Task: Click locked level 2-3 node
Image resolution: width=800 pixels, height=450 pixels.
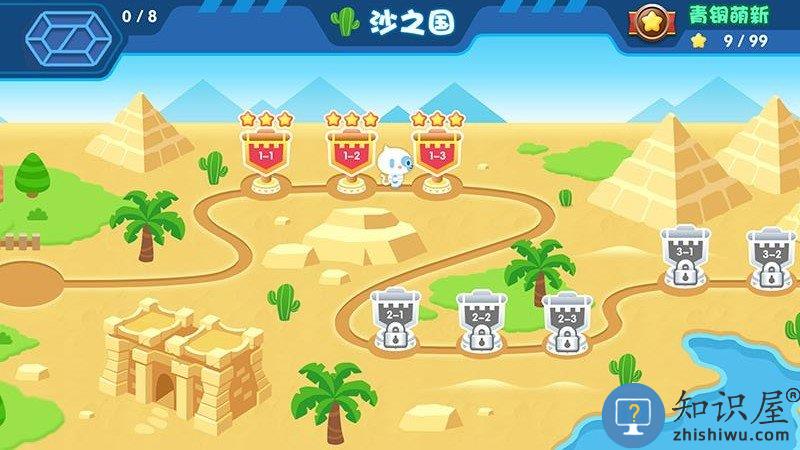Action: pos(565,319)
